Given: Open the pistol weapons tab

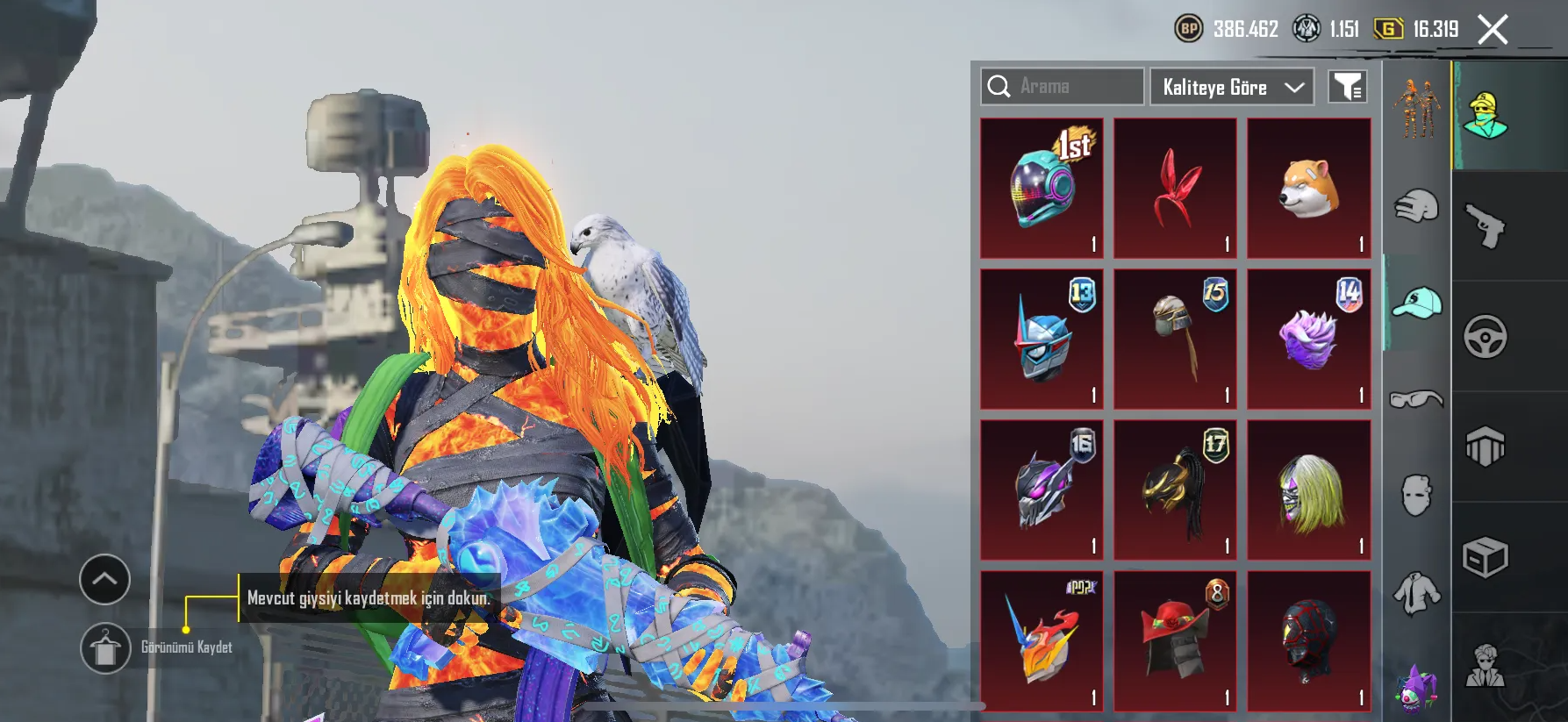Looking at the screenshot, I should [x=1486, y=225].
